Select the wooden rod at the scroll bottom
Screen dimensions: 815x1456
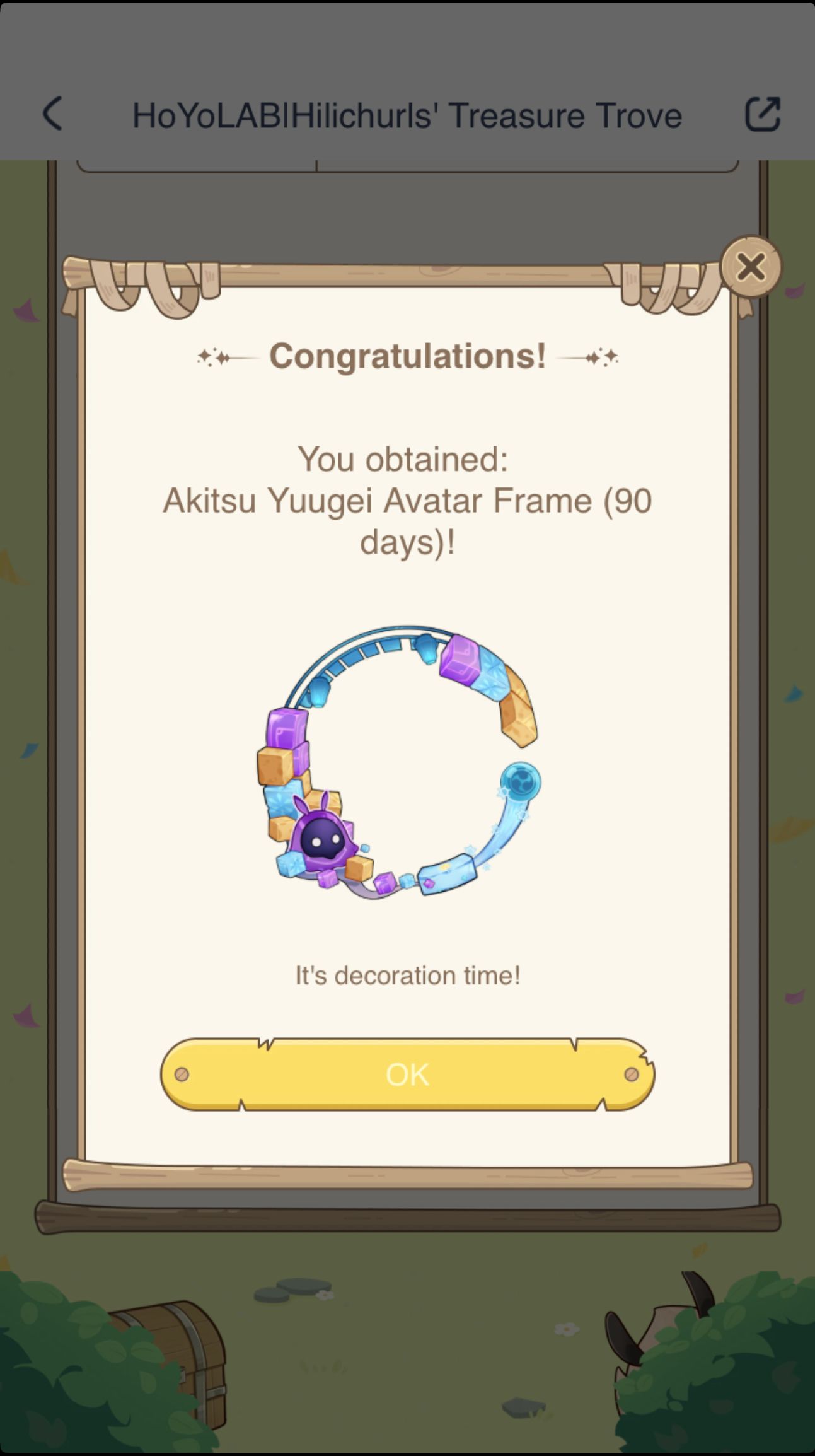407,1174
